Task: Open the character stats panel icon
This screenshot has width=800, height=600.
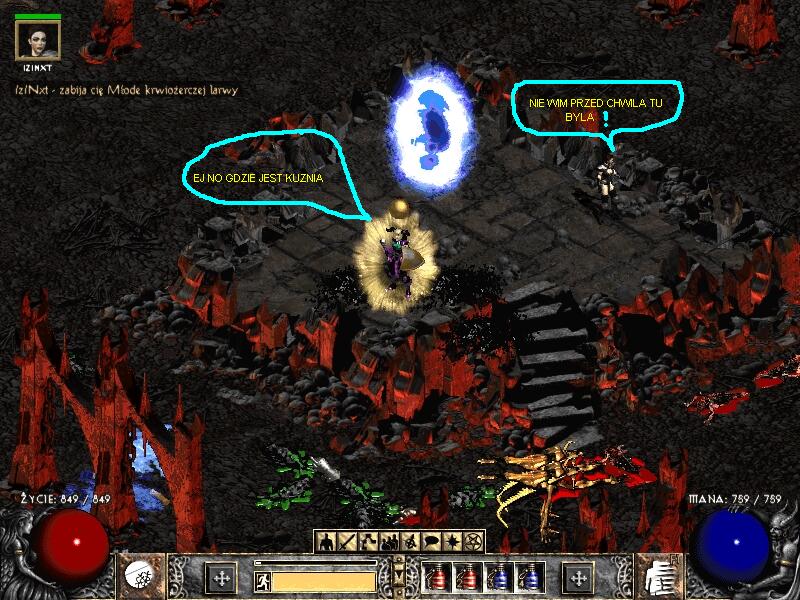Action: click(x=325, y=541)
